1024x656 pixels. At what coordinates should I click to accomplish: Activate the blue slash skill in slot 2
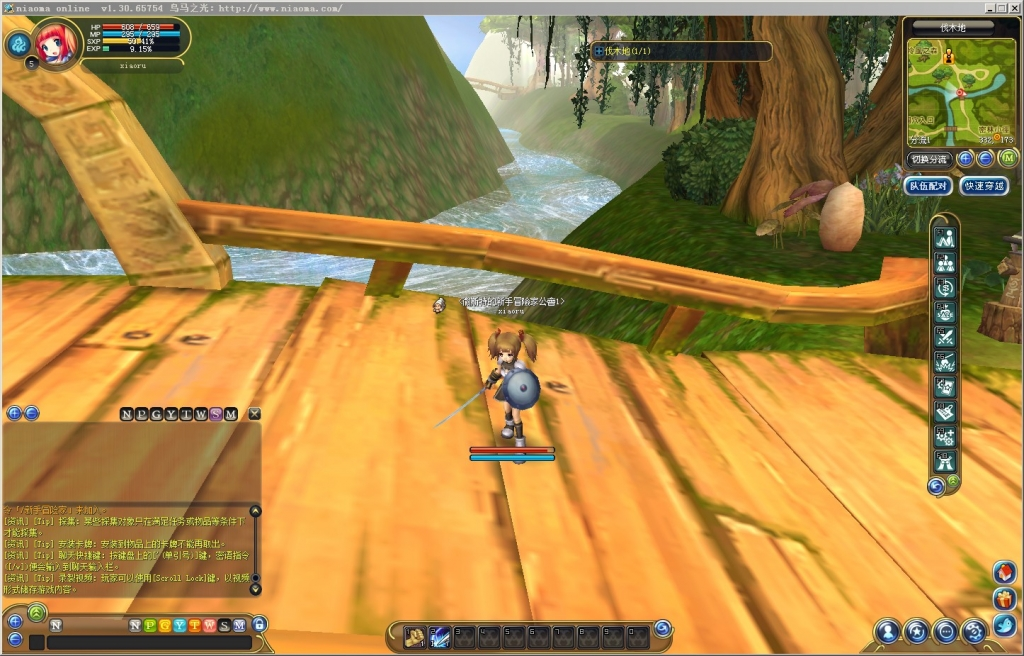coord(440,635)
